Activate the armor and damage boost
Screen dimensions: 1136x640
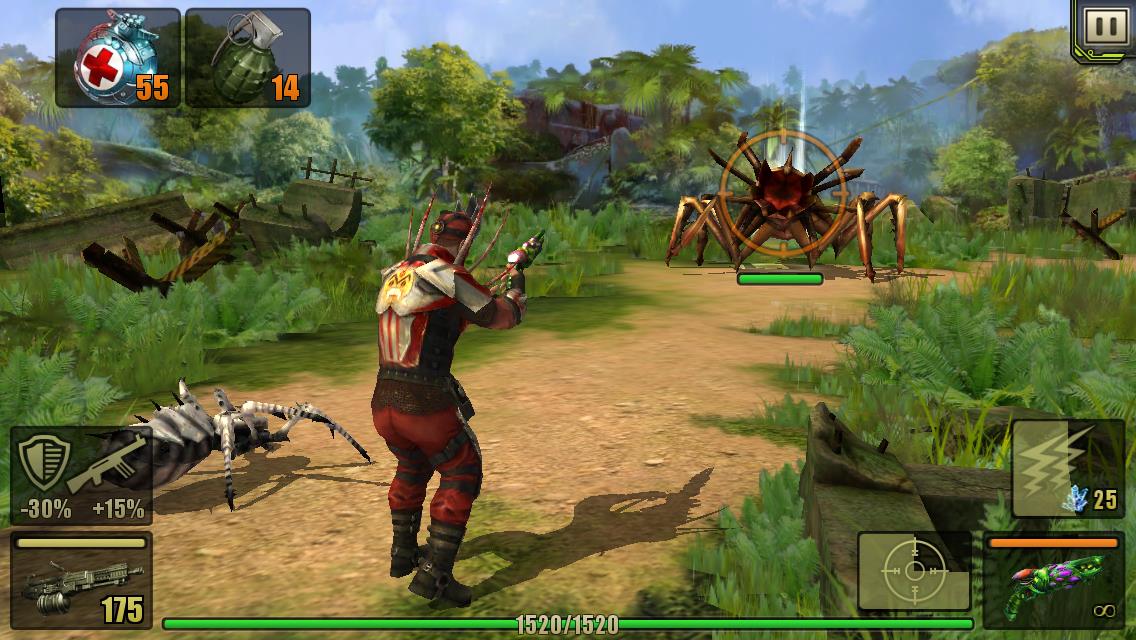click(81, 475)
